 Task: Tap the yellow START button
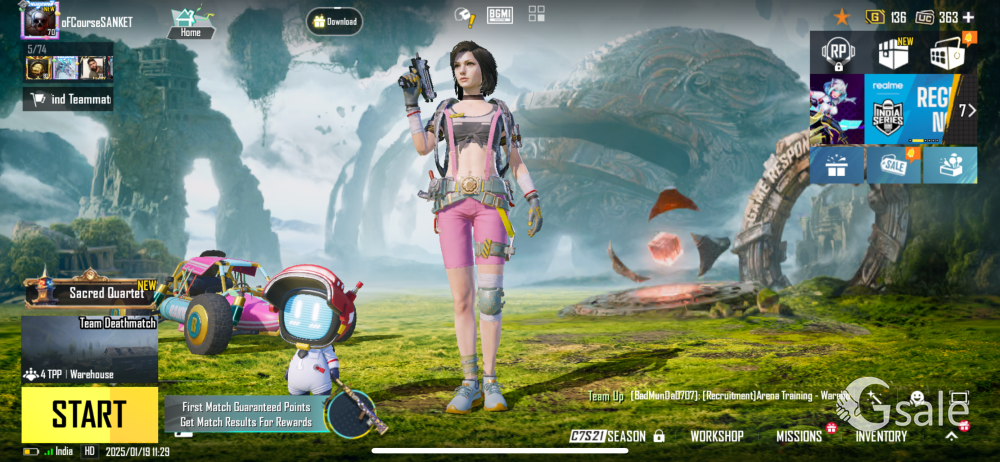tap(89, 414)
